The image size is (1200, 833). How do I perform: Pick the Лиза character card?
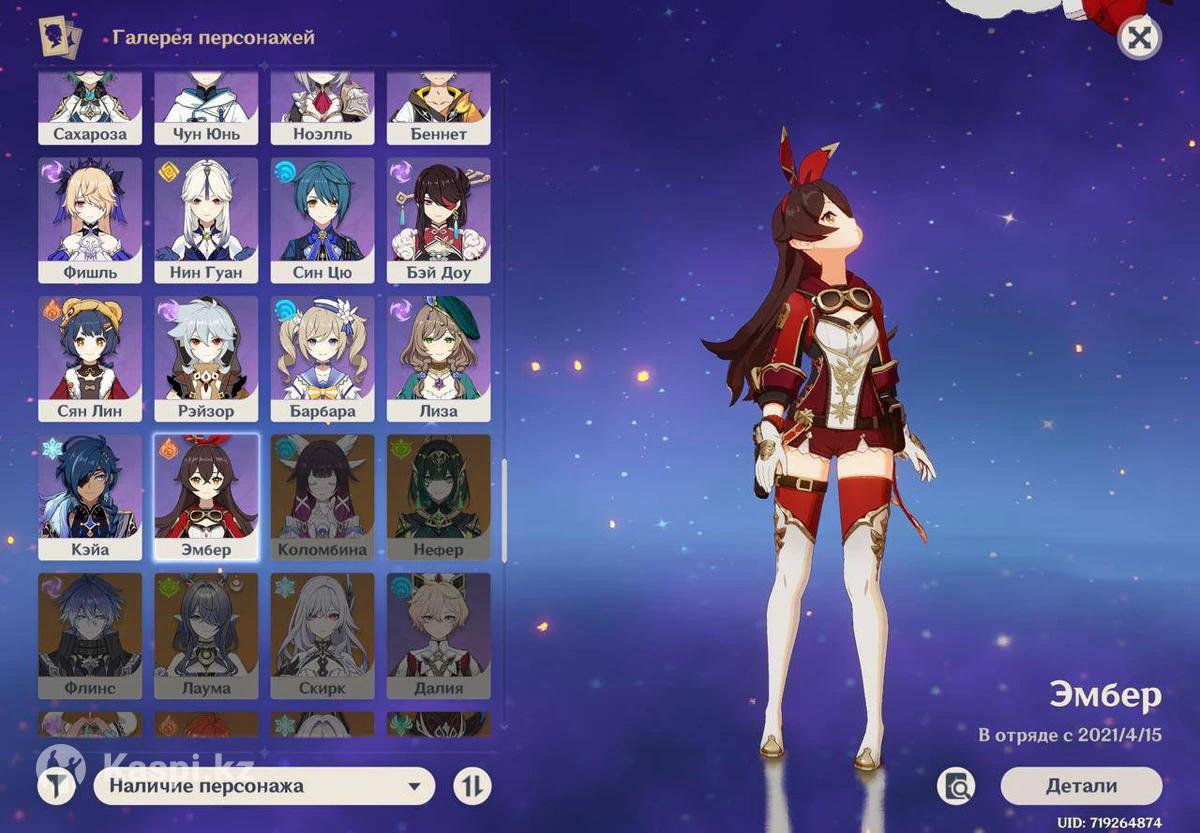(438, 358)
